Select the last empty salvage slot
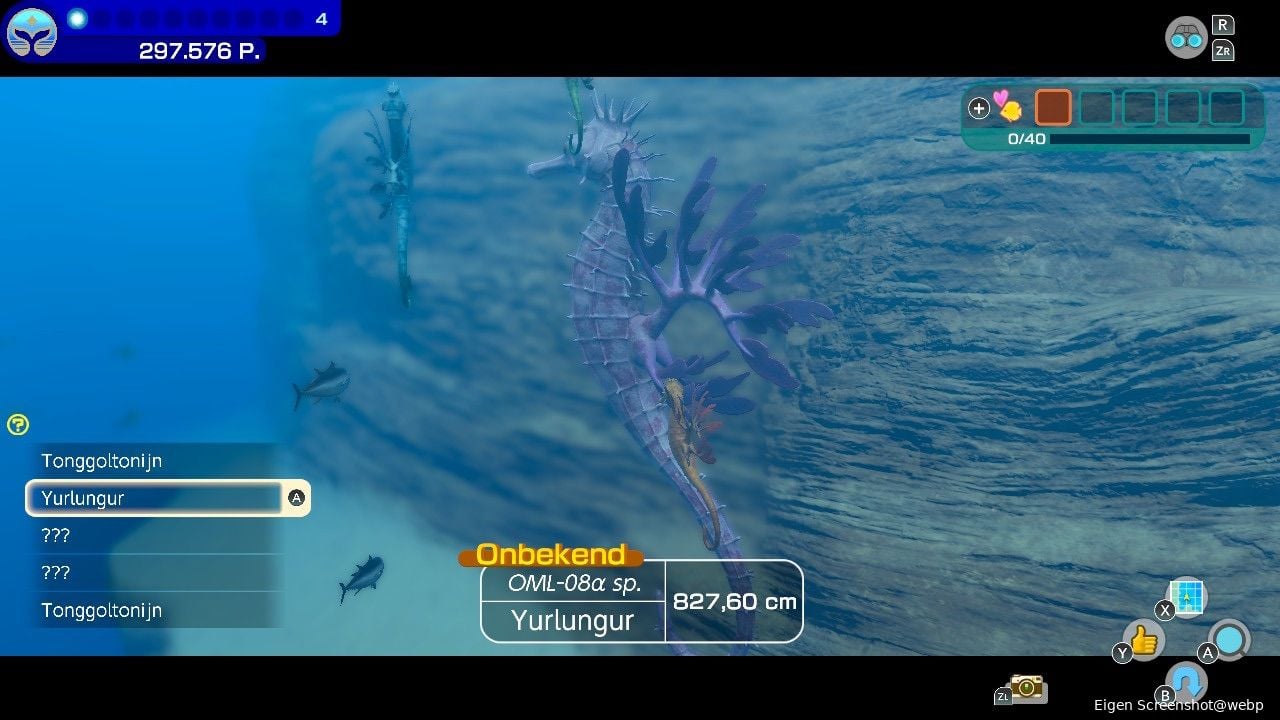The width and height of the screenshot is (1280, 720). [x=1224, y=107]
